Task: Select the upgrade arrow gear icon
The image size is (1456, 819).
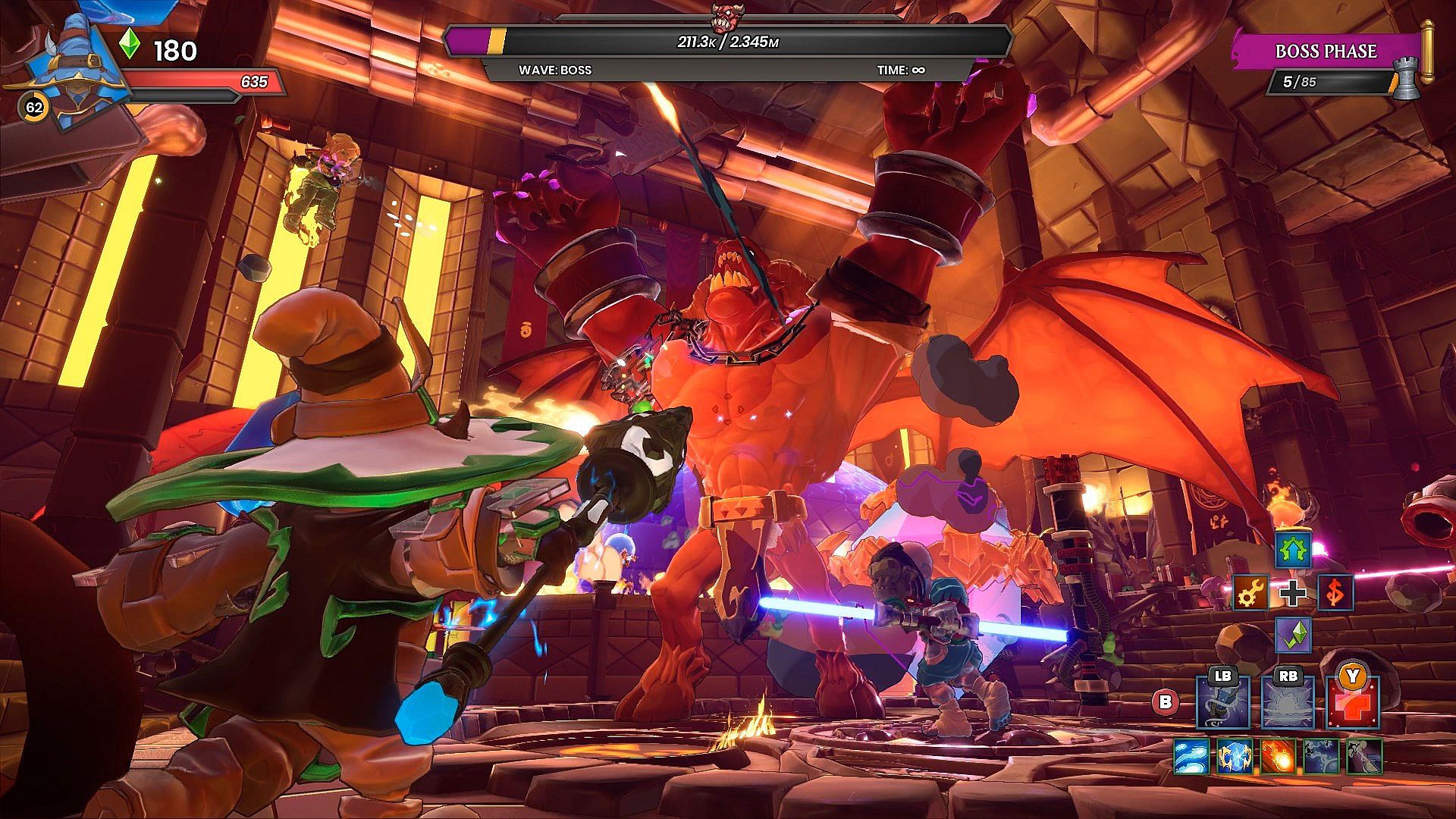Action: (x=1293, y=550)
